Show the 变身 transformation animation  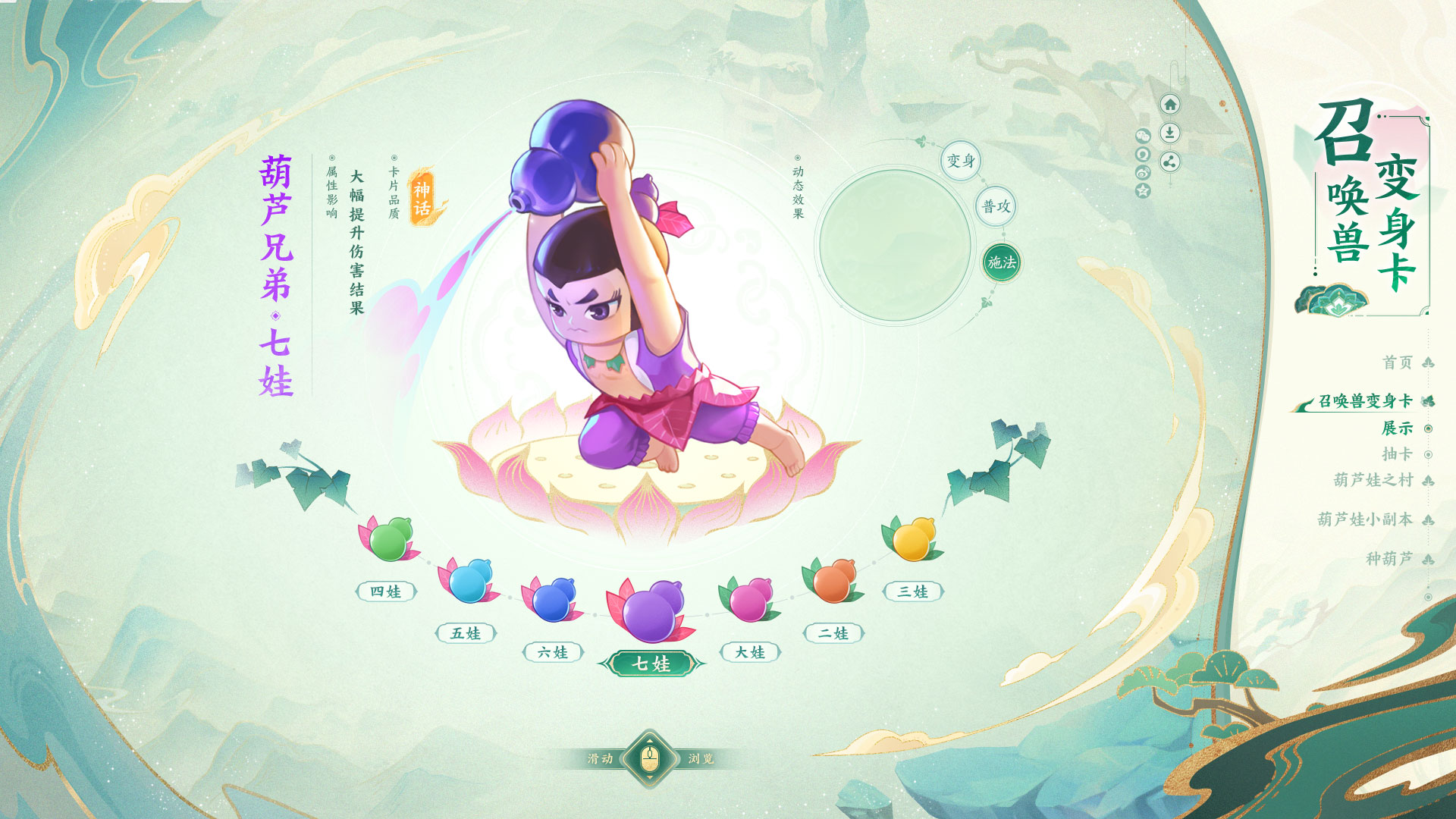tap(961, 161)
